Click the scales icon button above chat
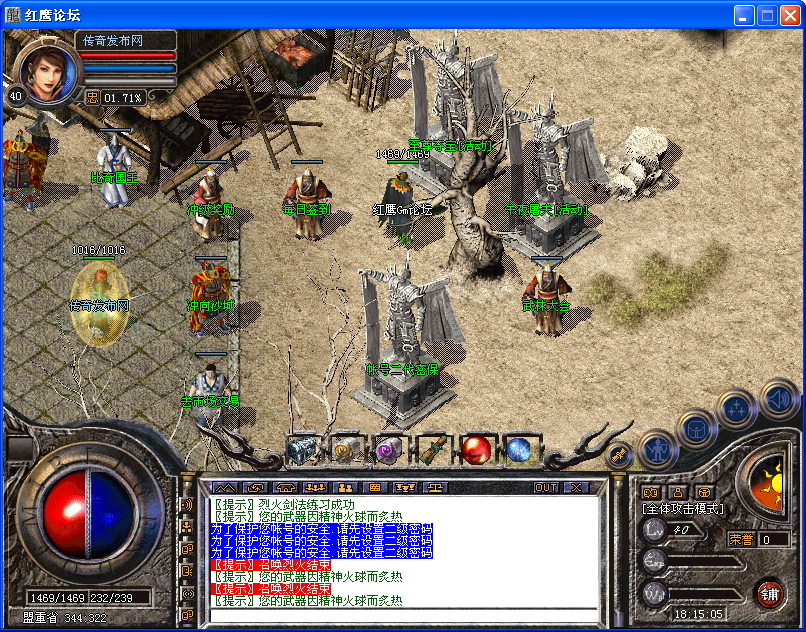The width and height of the screenshot is (806, 632). pos(437,488)
